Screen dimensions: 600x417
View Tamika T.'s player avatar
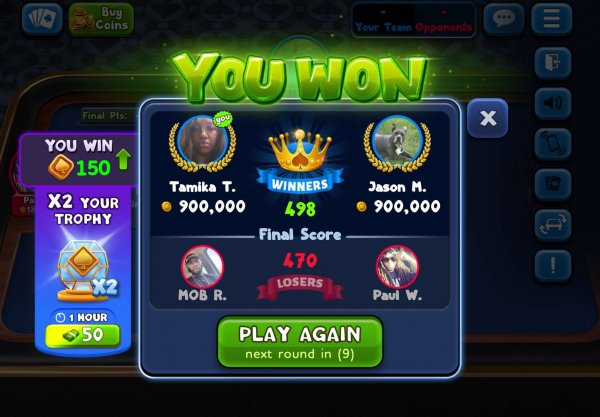[x=205, y=143]
